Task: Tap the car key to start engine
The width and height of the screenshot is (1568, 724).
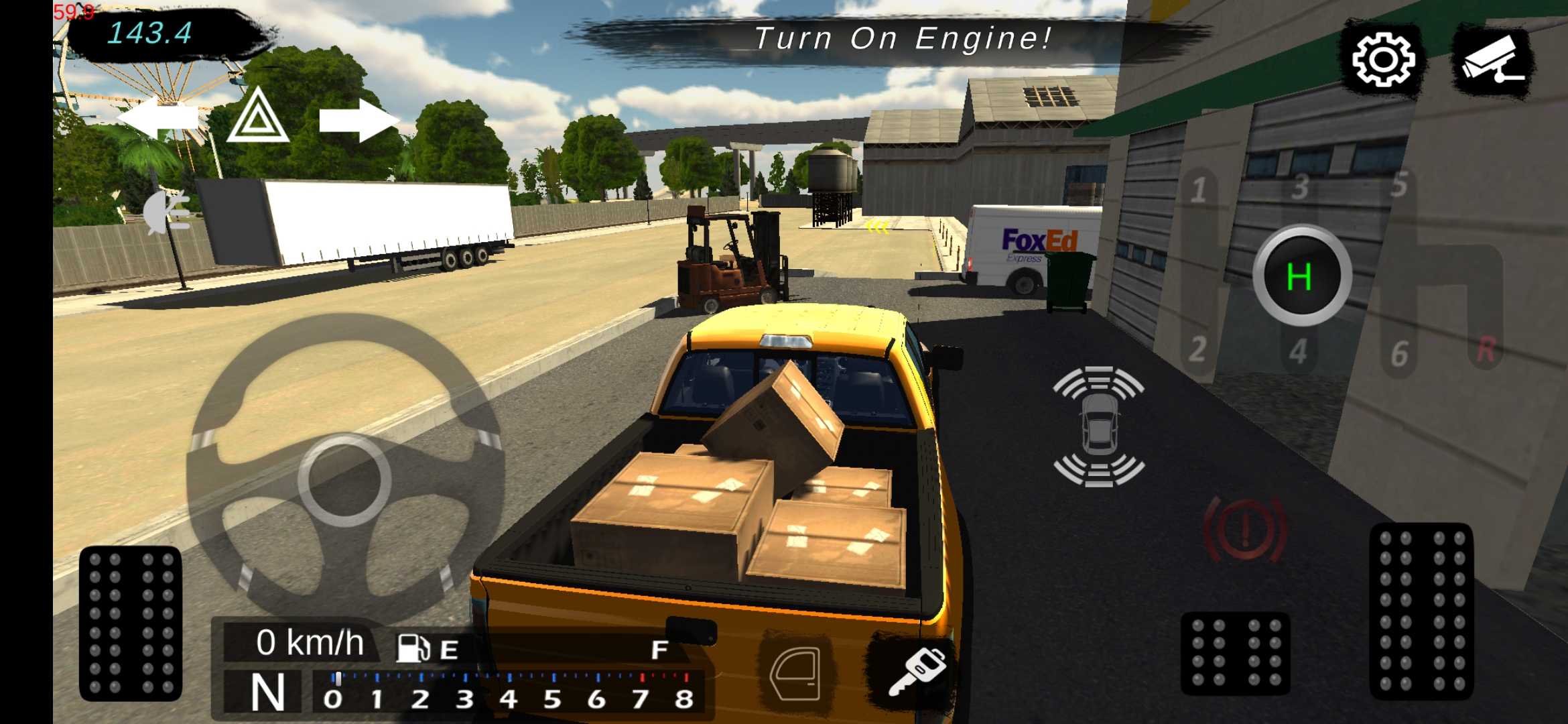Action: (x=917, y=672)
